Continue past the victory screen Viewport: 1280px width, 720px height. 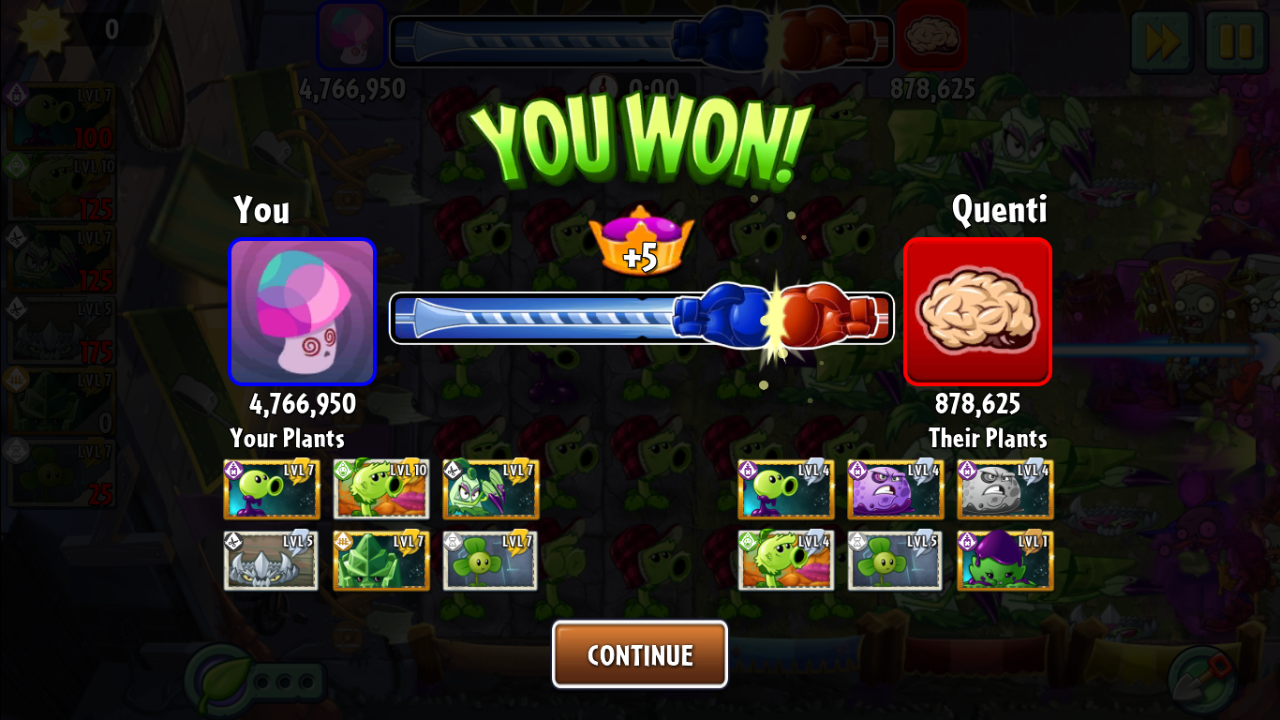tap(640, 654)
